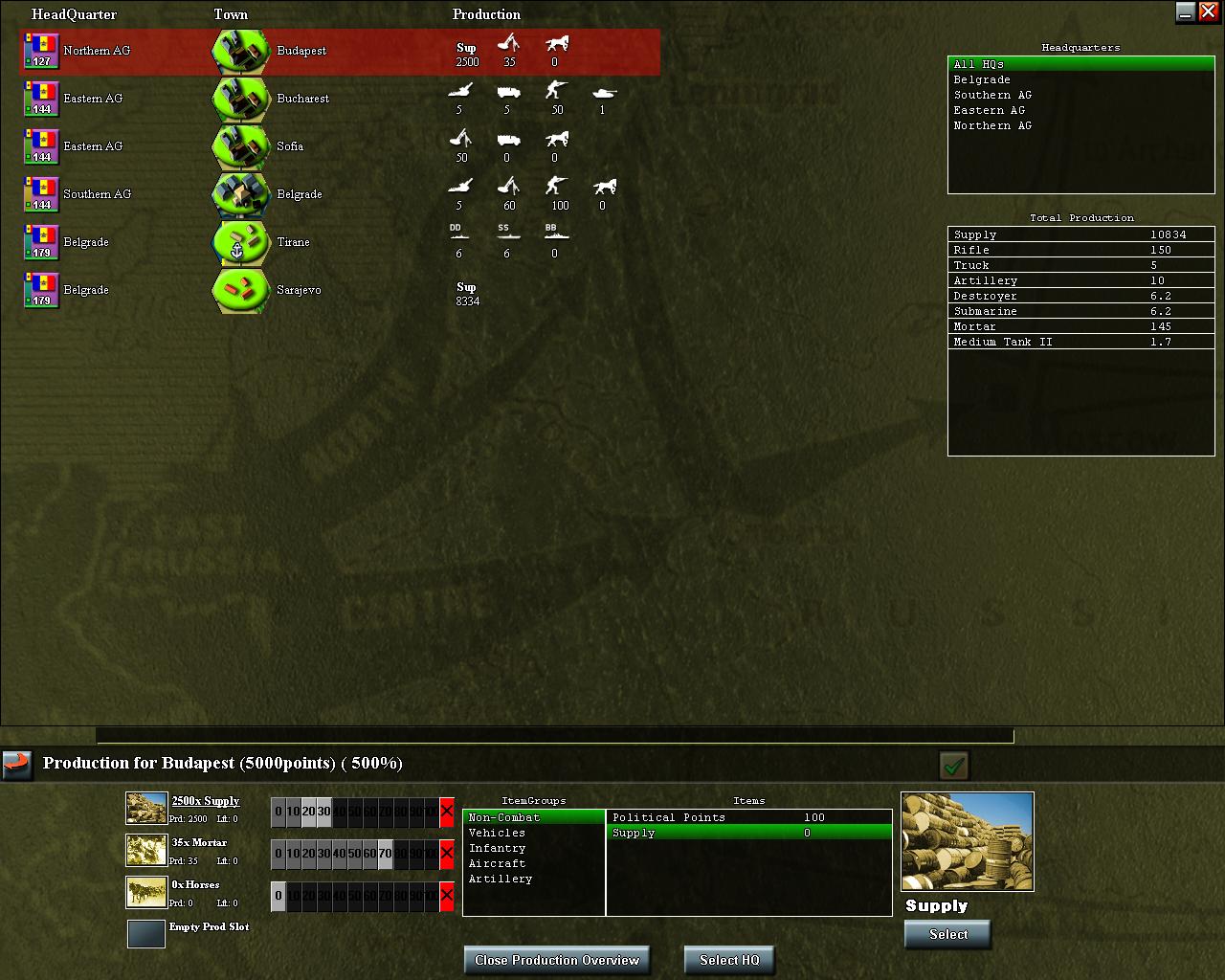Click the Supply barrels thumbnail image

click(x=968, y=842)
